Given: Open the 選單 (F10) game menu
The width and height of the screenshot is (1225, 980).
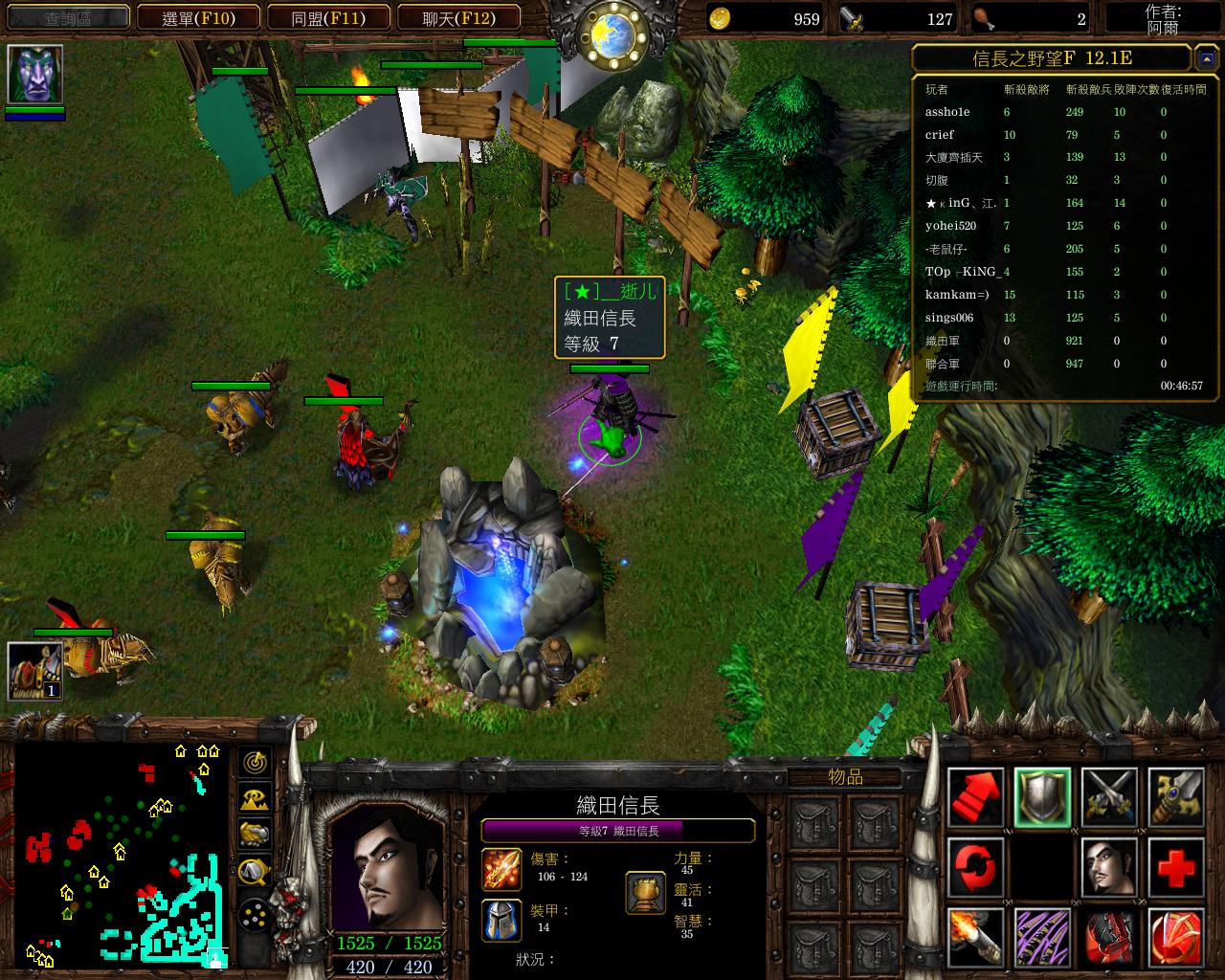Looking at the screenshot, I should click(198, 18).
